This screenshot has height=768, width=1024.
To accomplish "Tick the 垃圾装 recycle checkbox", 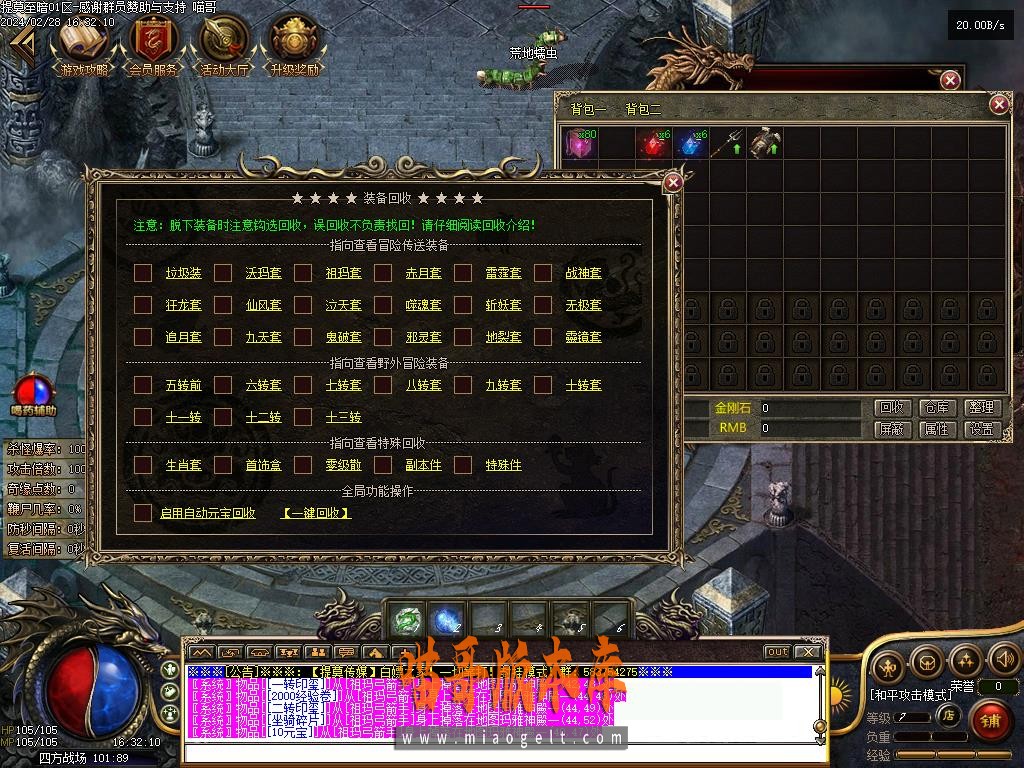I will pos(143,273).
